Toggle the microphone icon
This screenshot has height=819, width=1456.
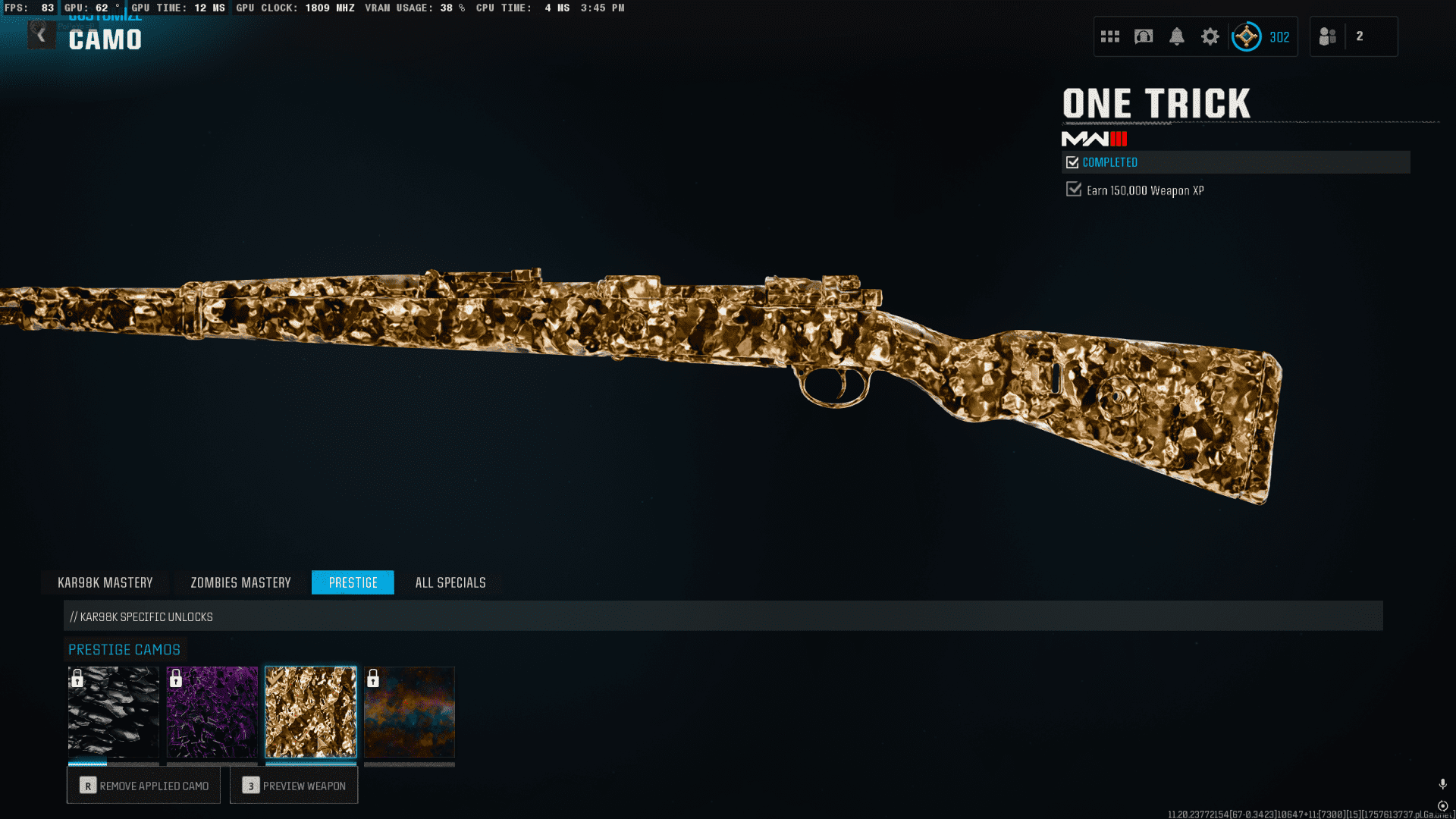click(x=1442, y=784)
